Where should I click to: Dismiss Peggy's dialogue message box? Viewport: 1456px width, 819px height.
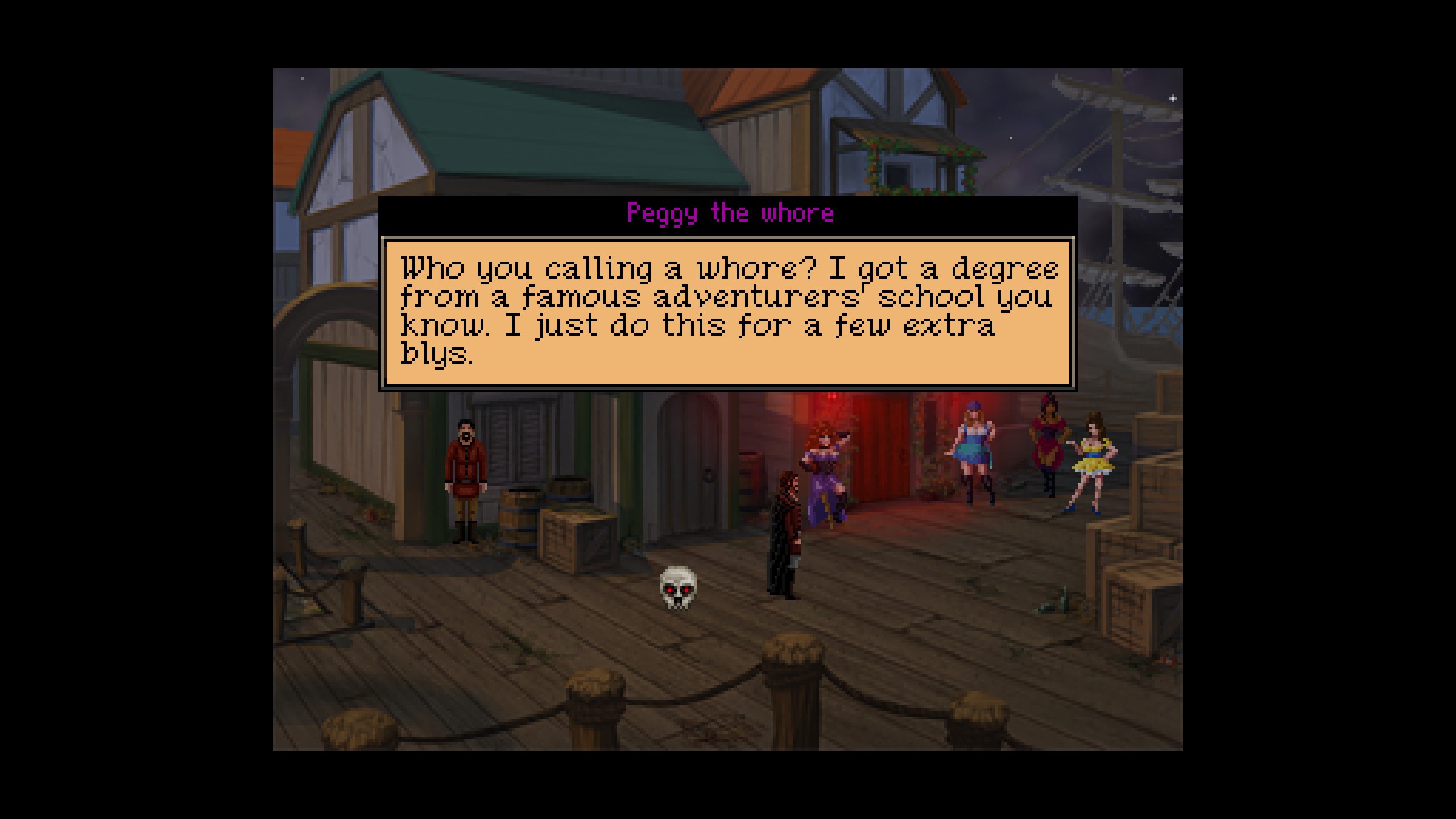coord(727,312)
